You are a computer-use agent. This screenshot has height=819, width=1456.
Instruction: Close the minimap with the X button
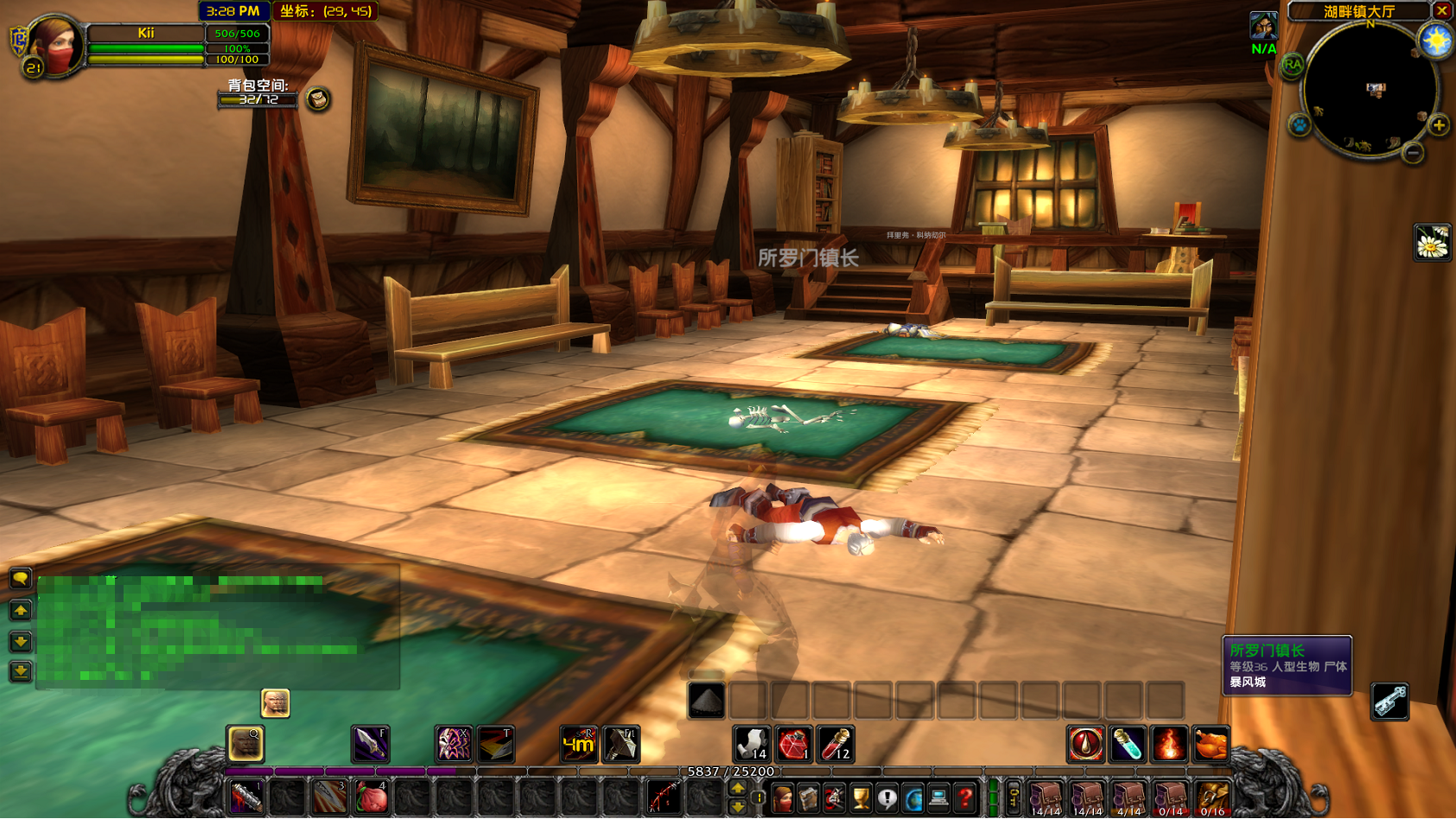point(1442,11)
